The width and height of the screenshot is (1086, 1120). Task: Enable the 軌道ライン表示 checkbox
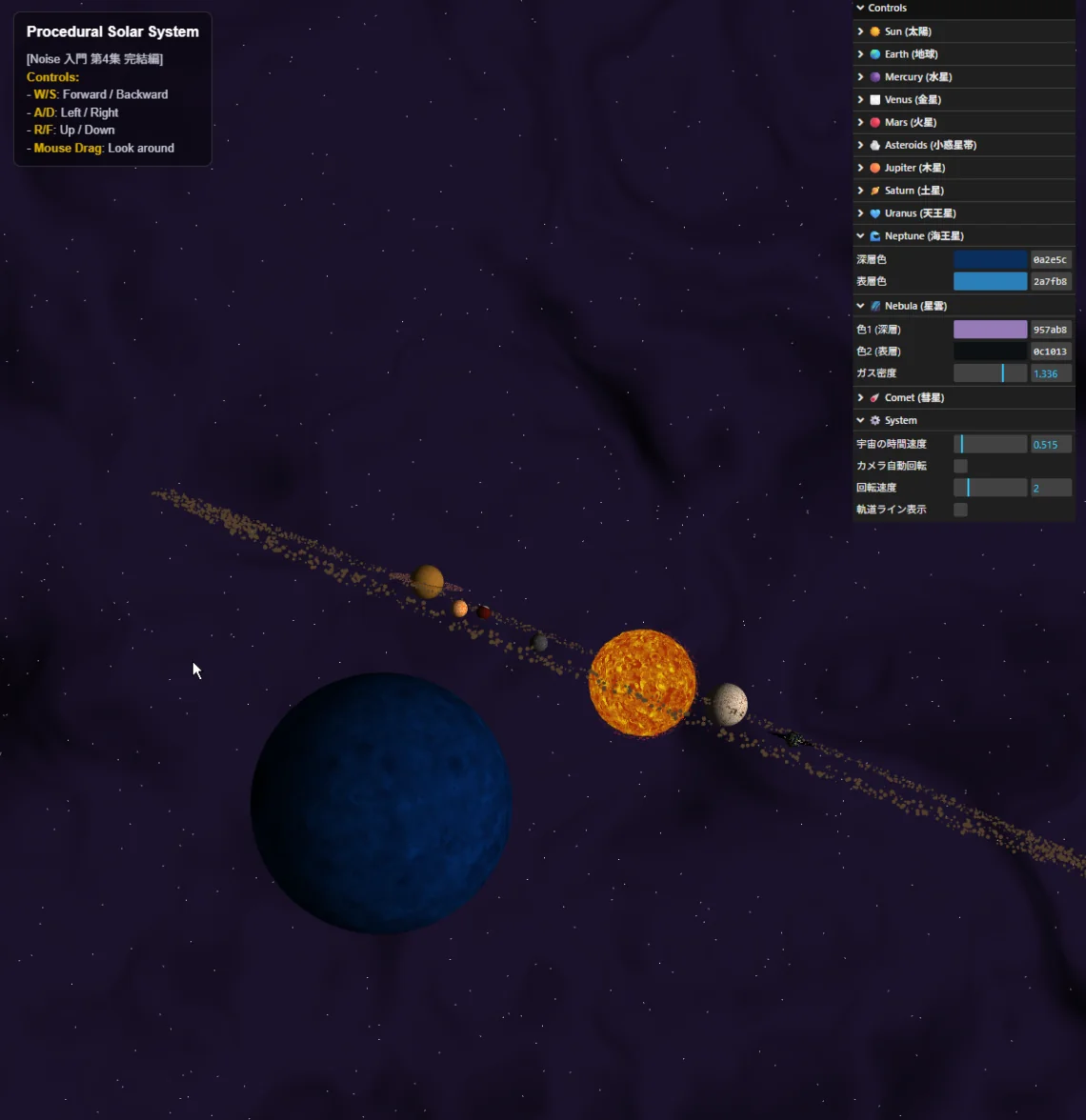[960, 510]
